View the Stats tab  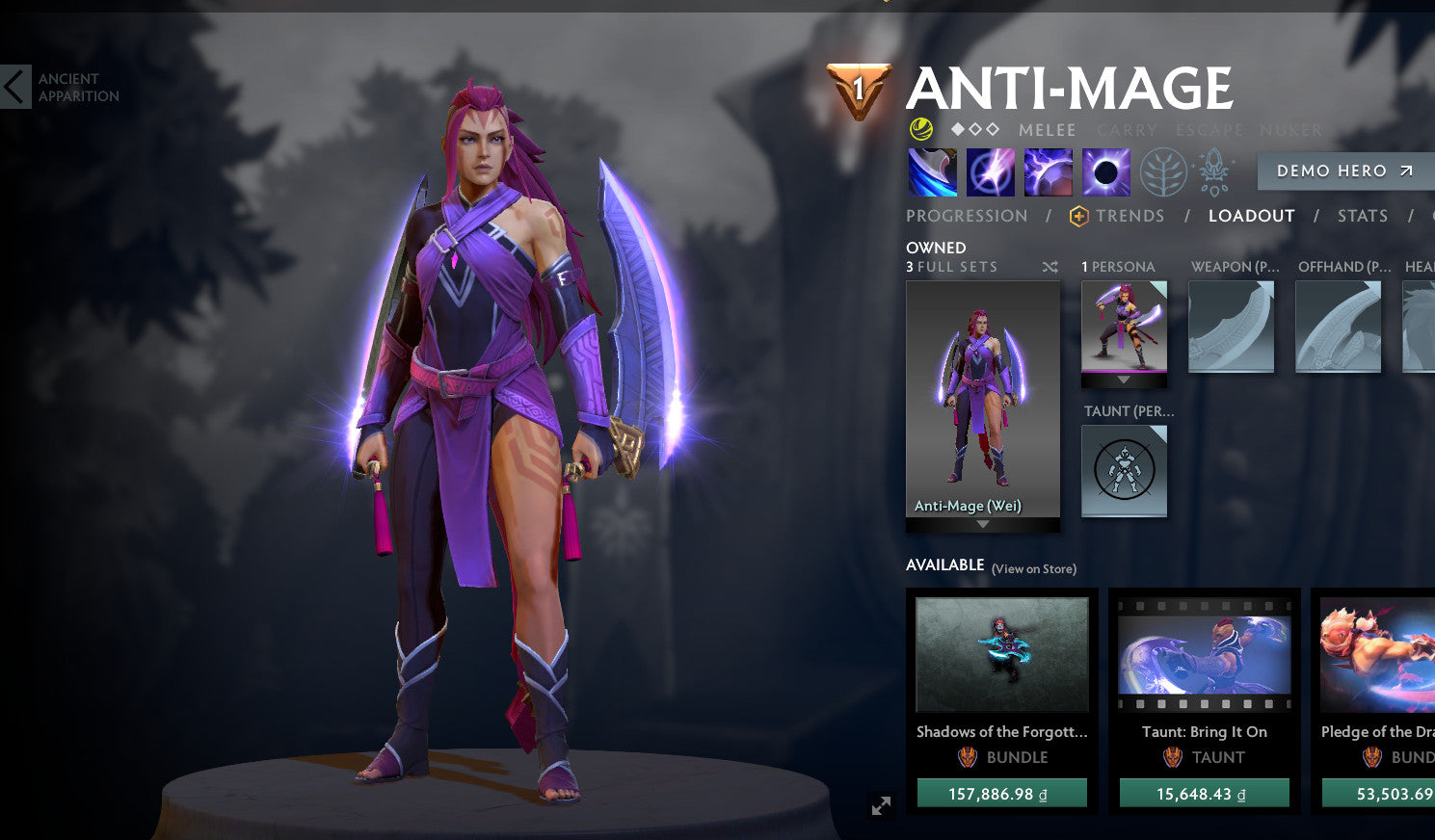click(1362, 216)
